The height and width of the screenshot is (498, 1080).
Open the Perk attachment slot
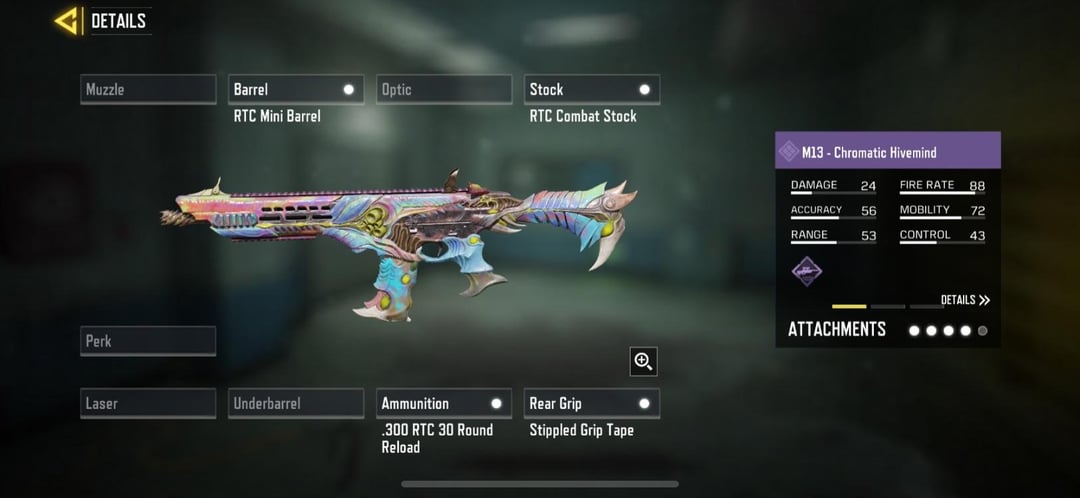[148, 341]
